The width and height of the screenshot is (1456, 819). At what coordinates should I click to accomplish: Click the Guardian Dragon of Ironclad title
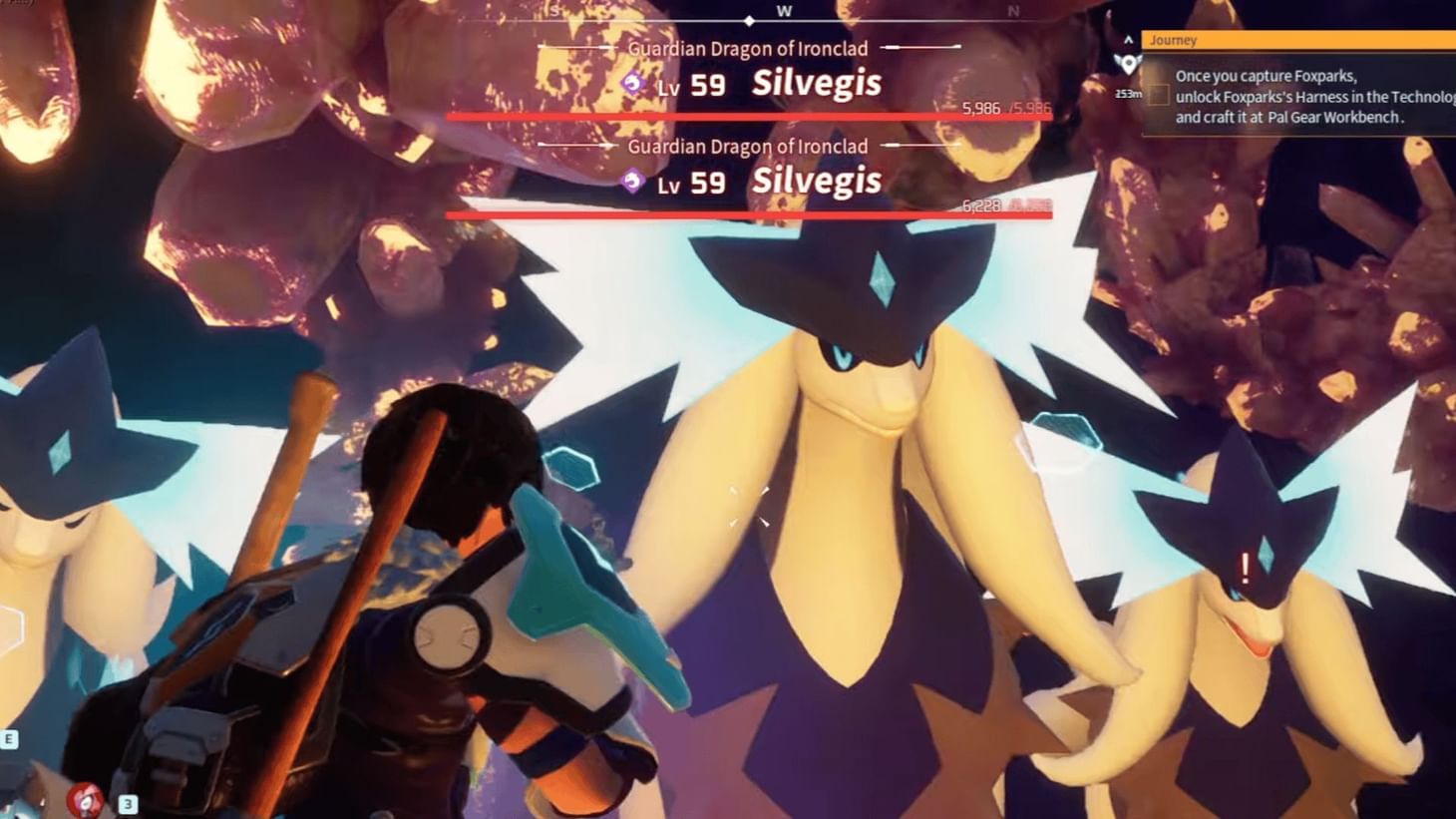click(747, 48)
